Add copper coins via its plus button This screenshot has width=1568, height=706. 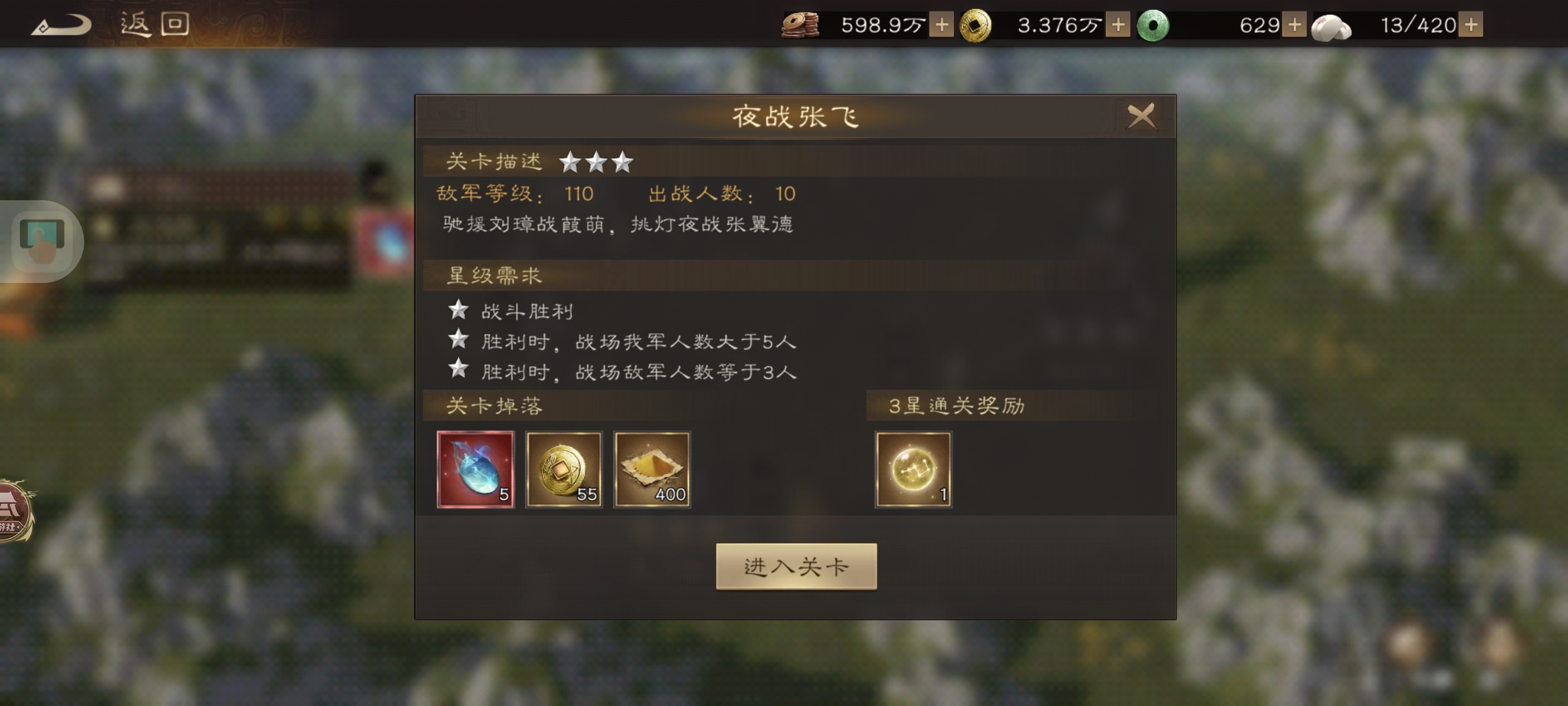click(x=941, y=26)
